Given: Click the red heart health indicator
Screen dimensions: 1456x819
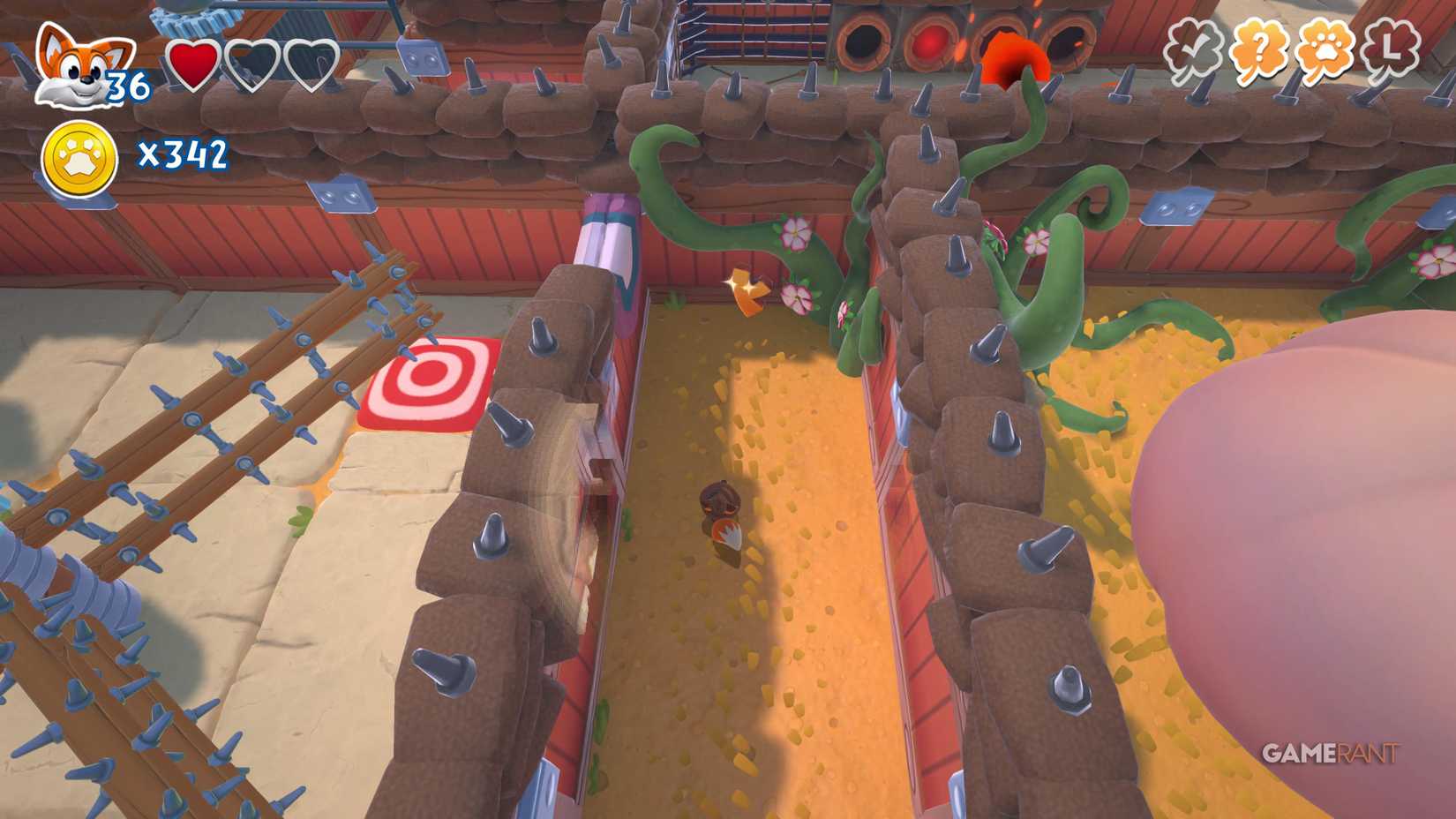Looking at the screenshot, I should 196,63.
